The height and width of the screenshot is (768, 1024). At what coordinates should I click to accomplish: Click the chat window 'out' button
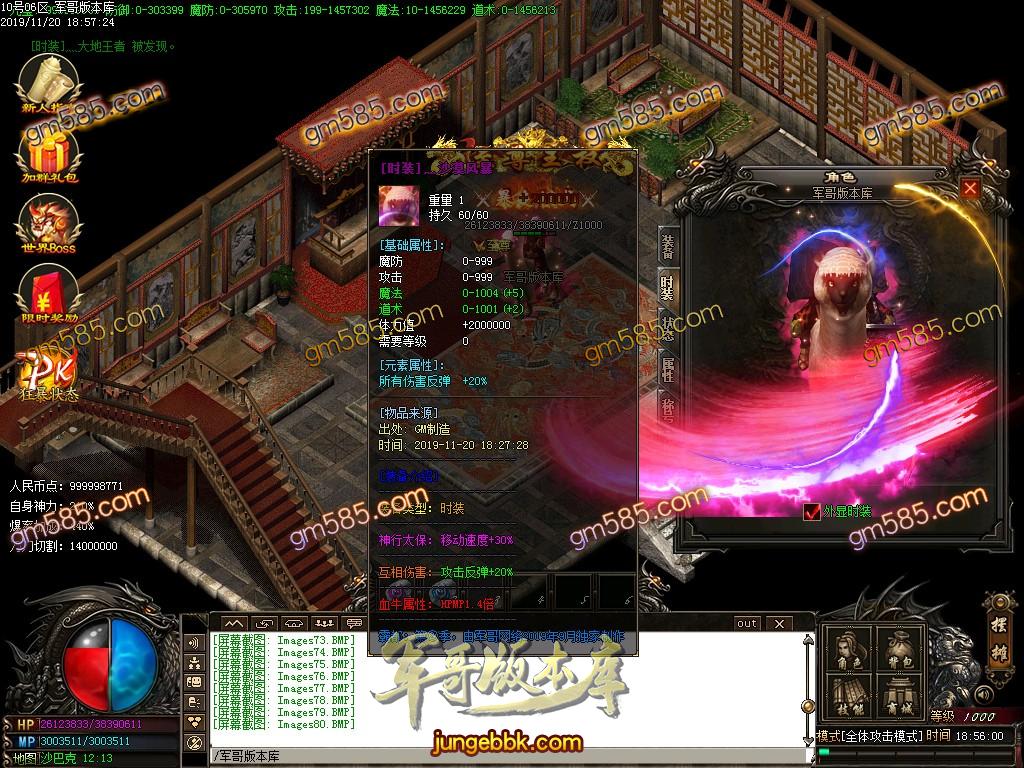point(746,623)
